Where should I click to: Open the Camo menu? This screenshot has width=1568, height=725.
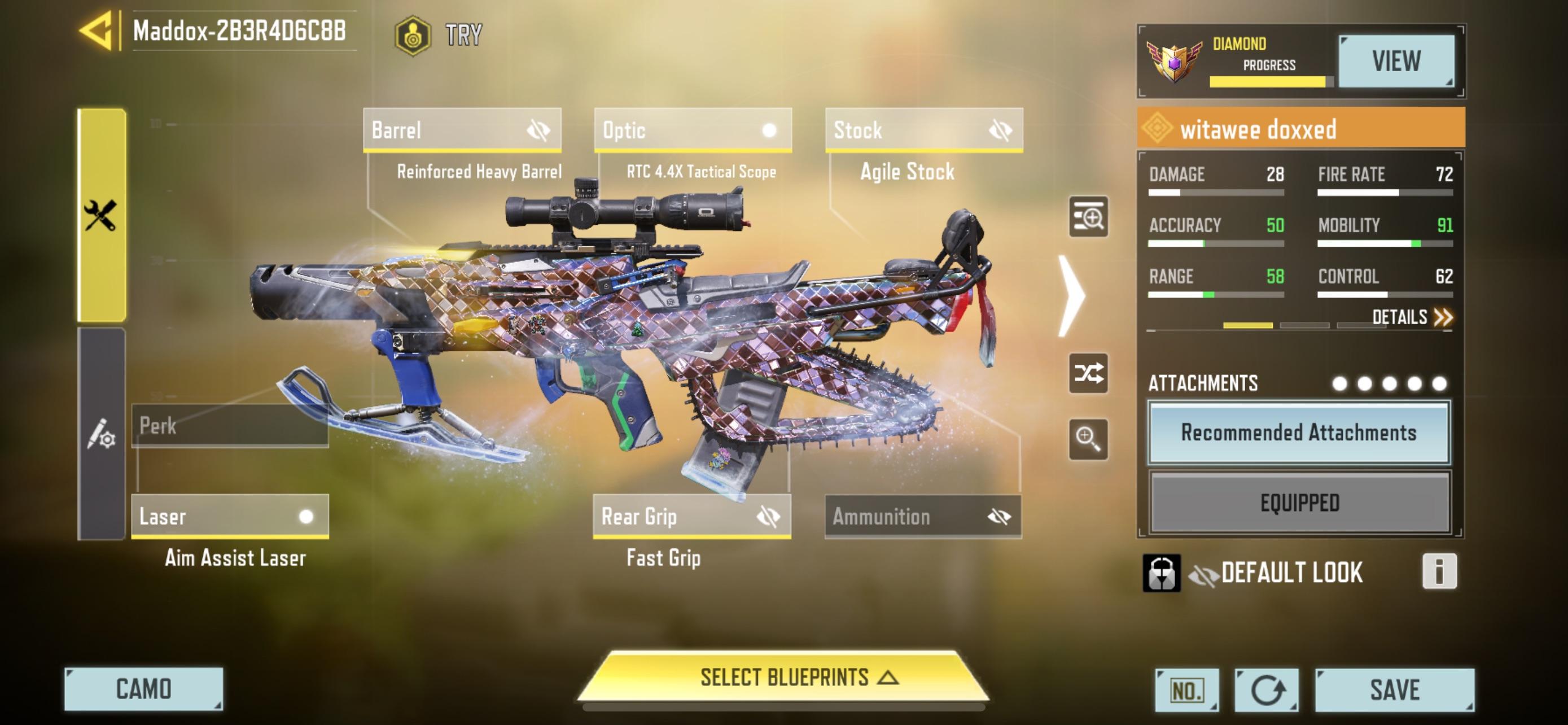[x=144, y=689]
